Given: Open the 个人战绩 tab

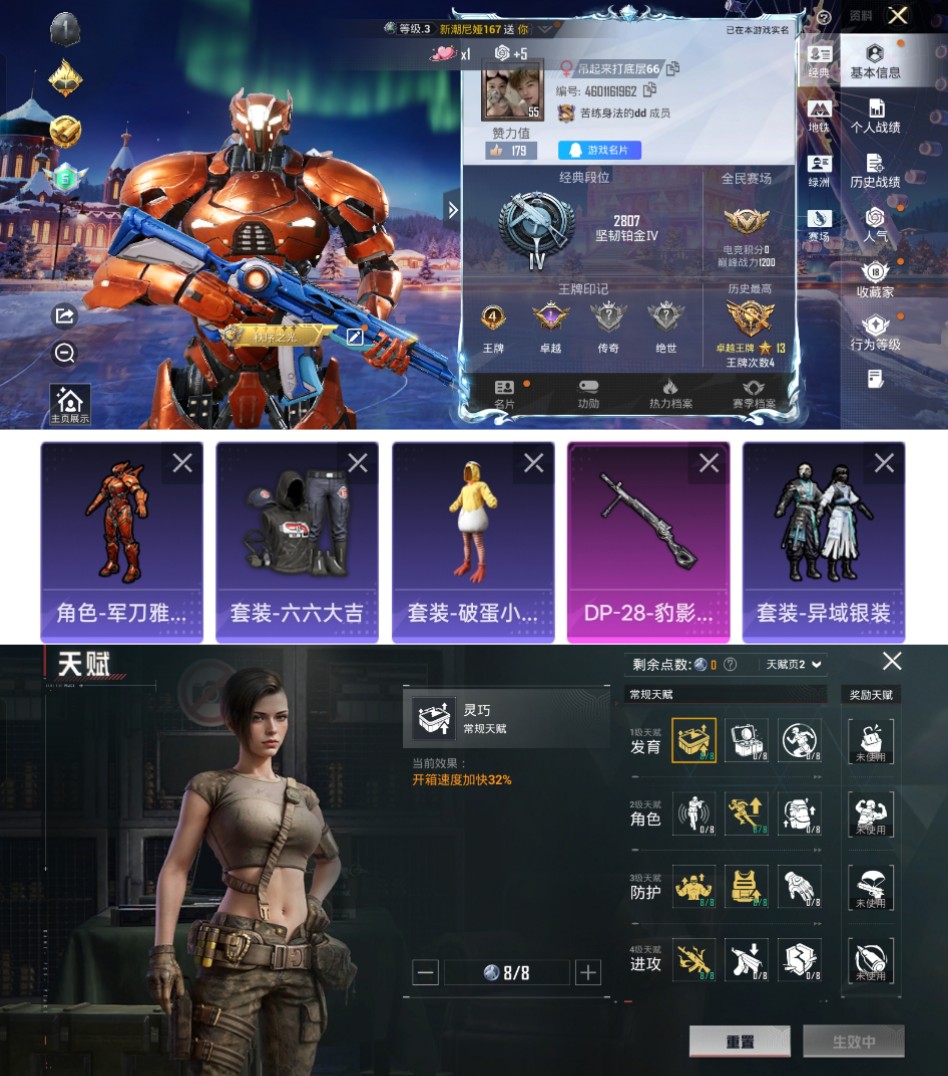Looking at the screenshot, I should pos(875,116).
